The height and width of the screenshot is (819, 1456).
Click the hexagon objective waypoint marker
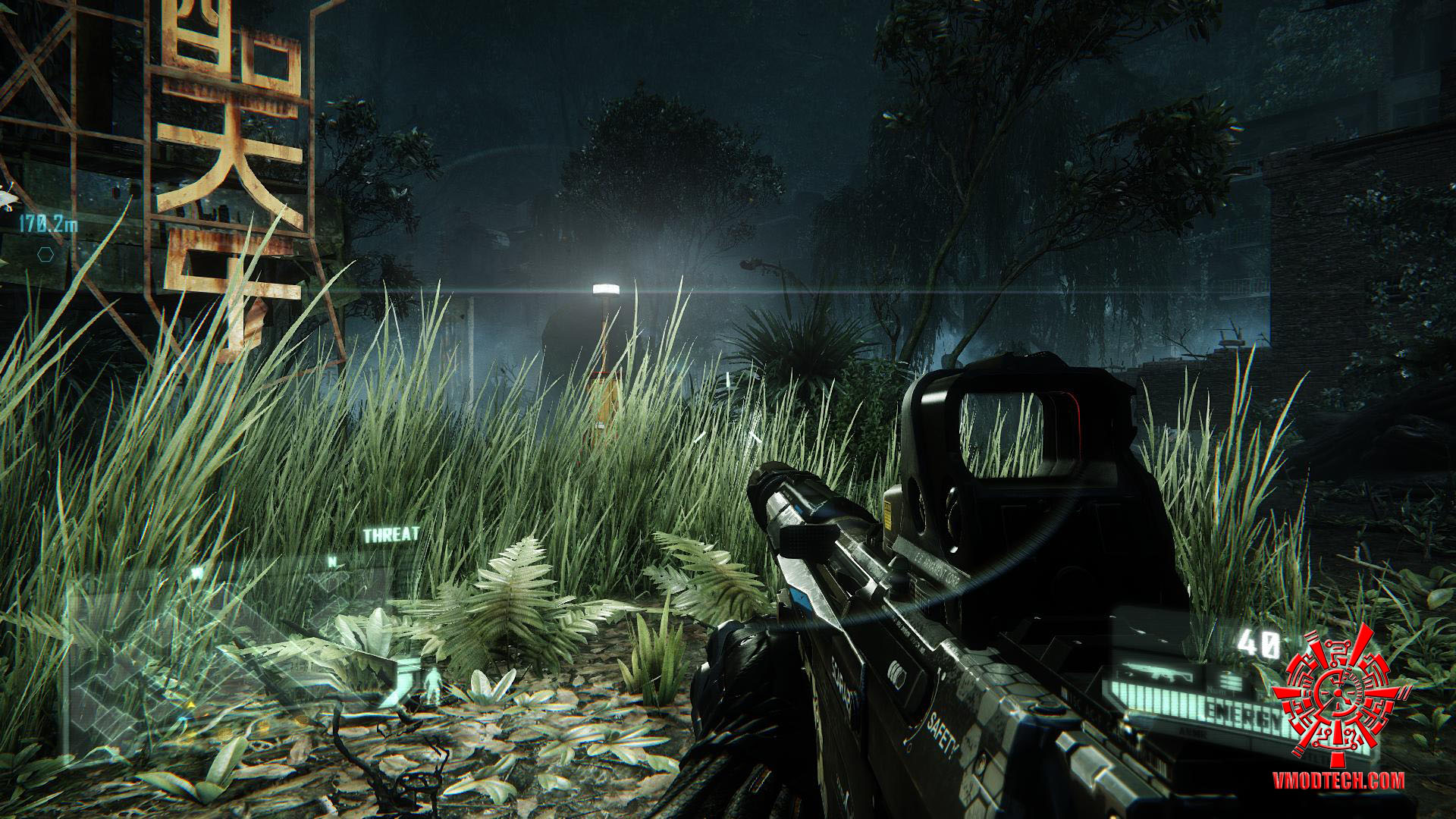pos(45,254)
